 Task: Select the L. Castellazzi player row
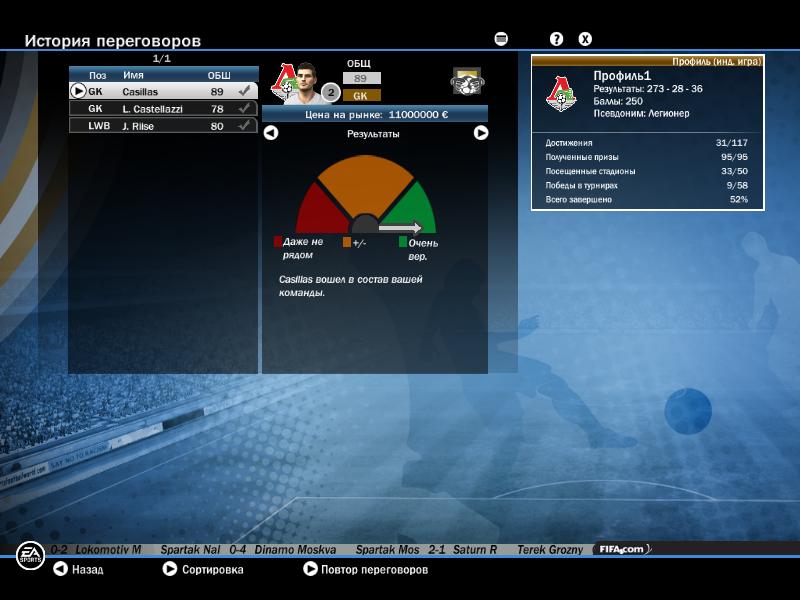point(163,108)
